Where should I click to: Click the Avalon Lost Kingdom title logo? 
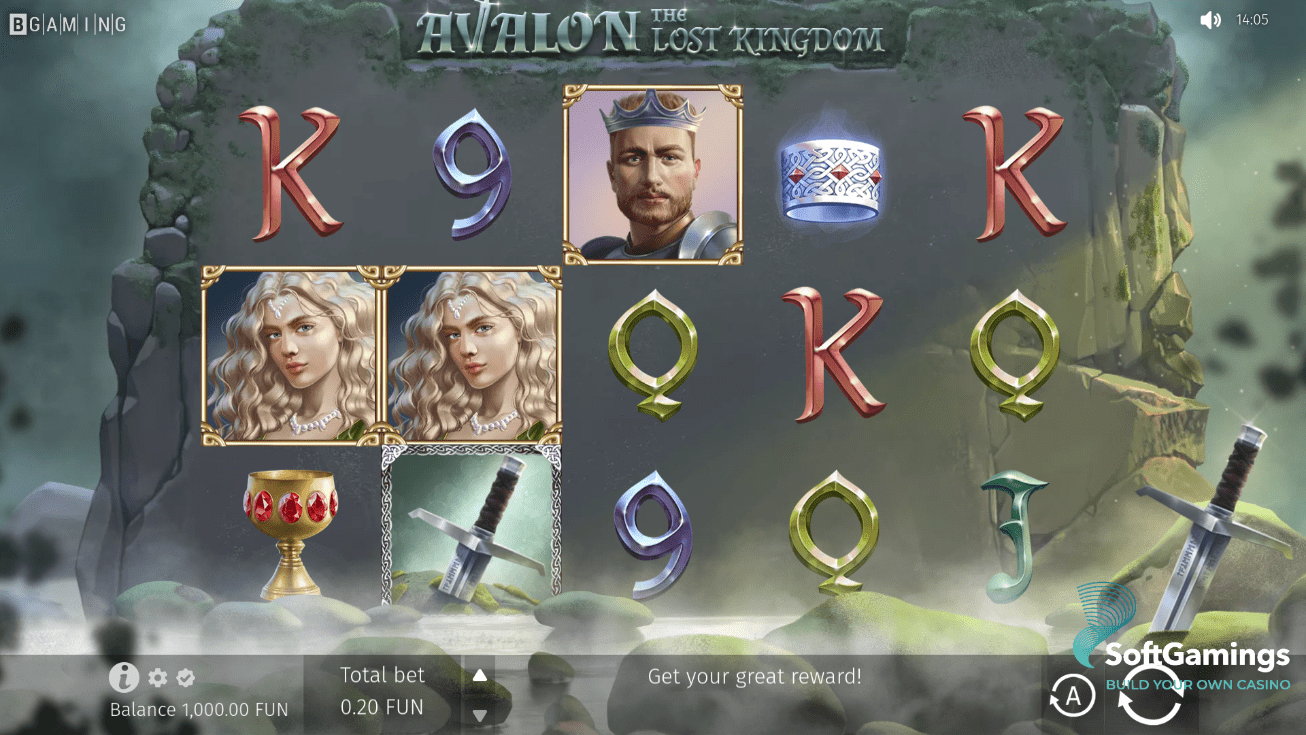653,30
